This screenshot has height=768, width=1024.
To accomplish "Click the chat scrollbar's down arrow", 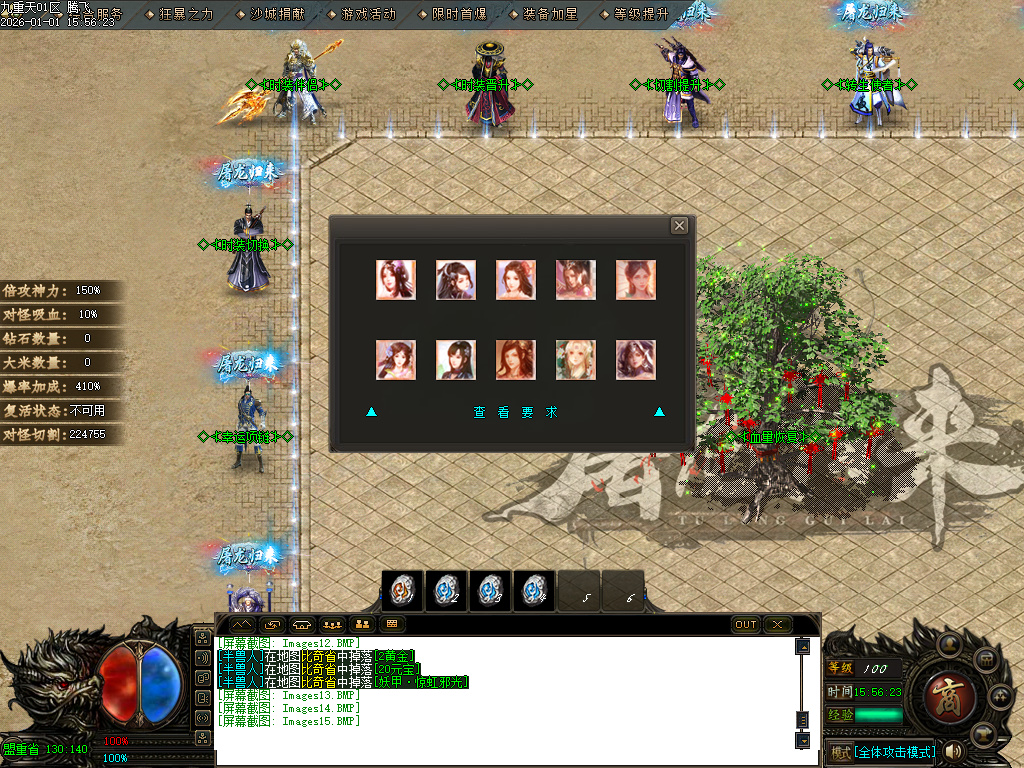I will (802, 740).
